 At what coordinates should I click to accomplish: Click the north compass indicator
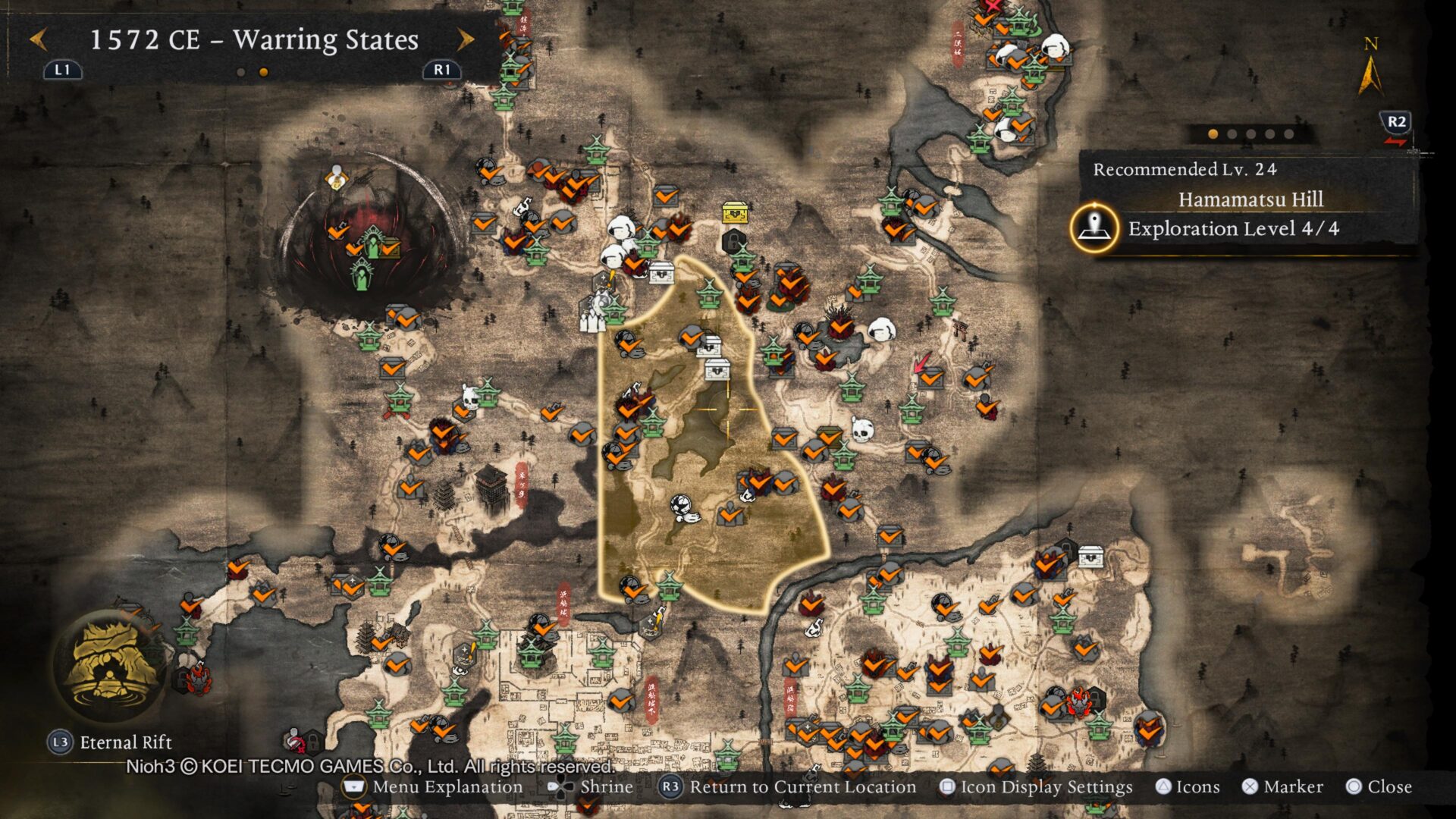1370,68
